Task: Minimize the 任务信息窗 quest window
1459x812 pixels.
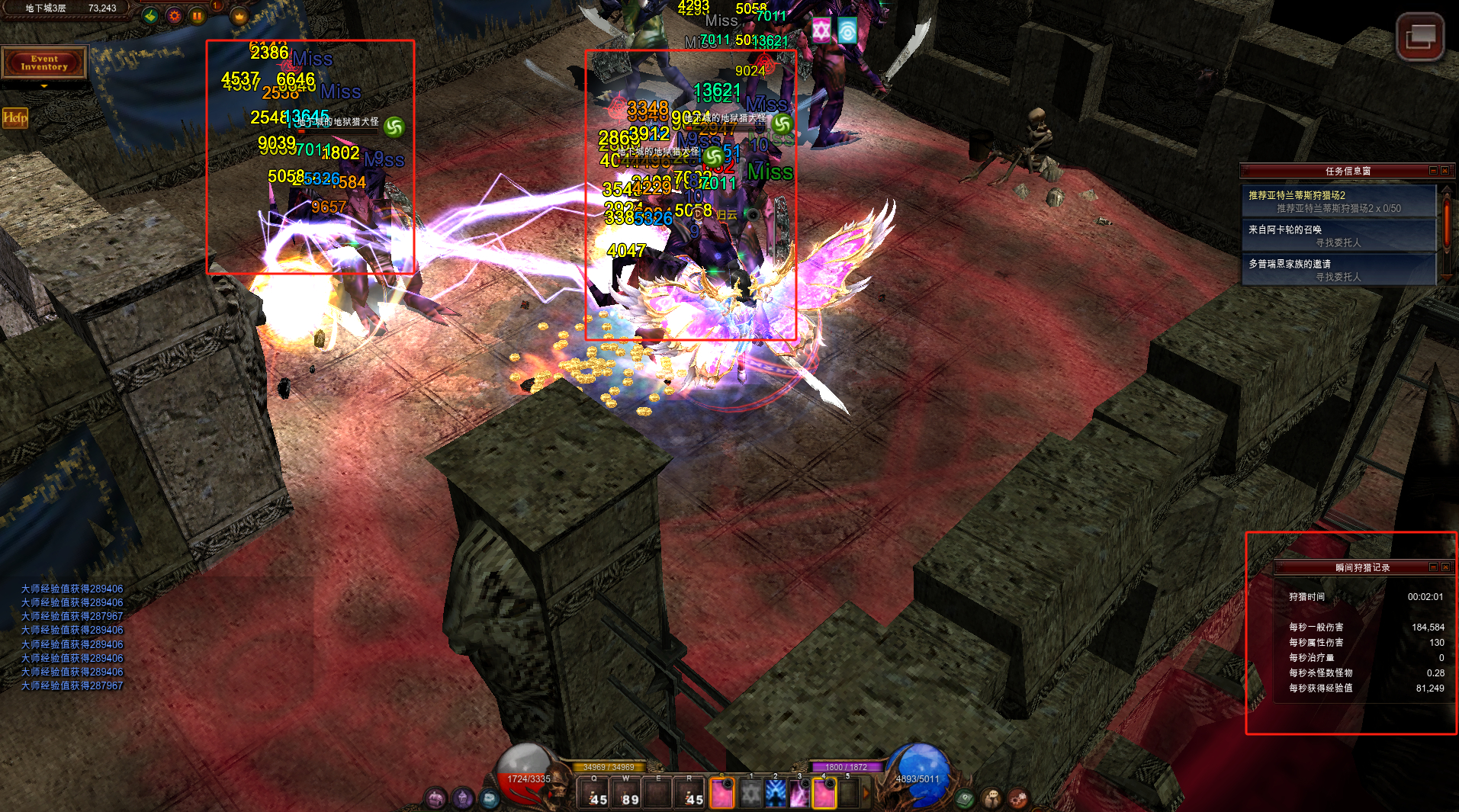Action: click(1433, 171)
